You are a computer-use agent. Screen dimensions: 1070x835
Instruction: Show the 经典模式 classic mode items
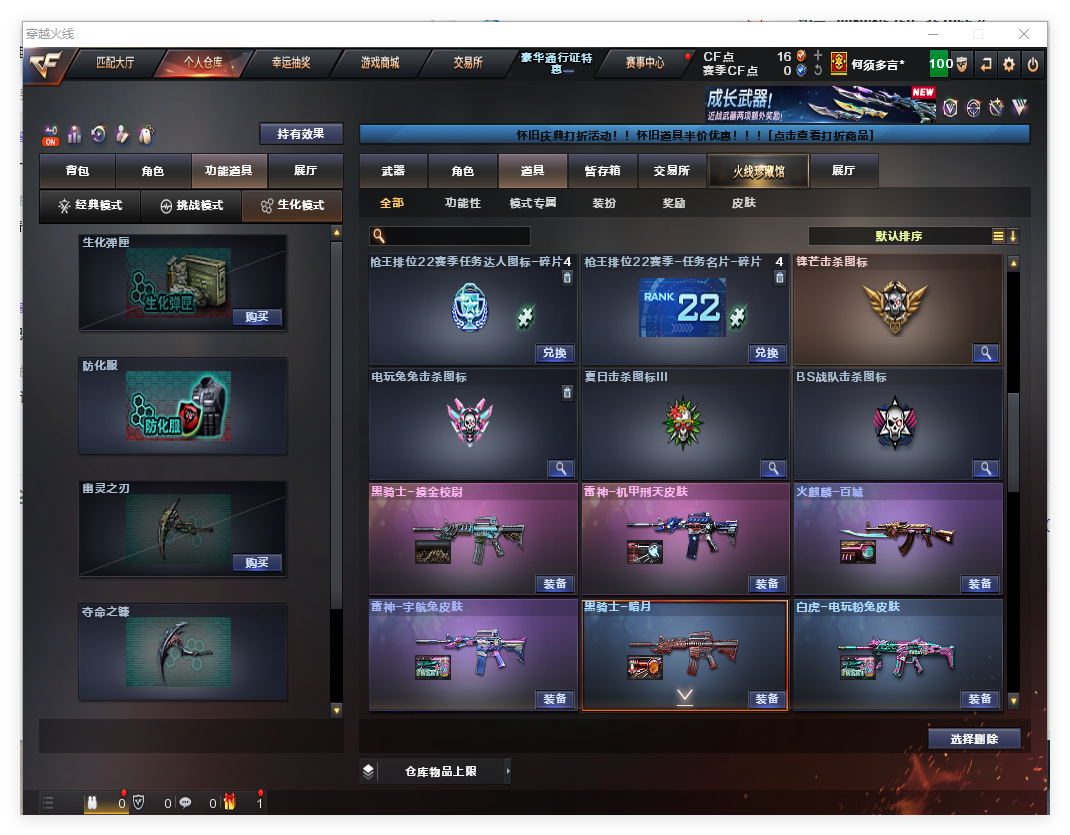point(90,205)
